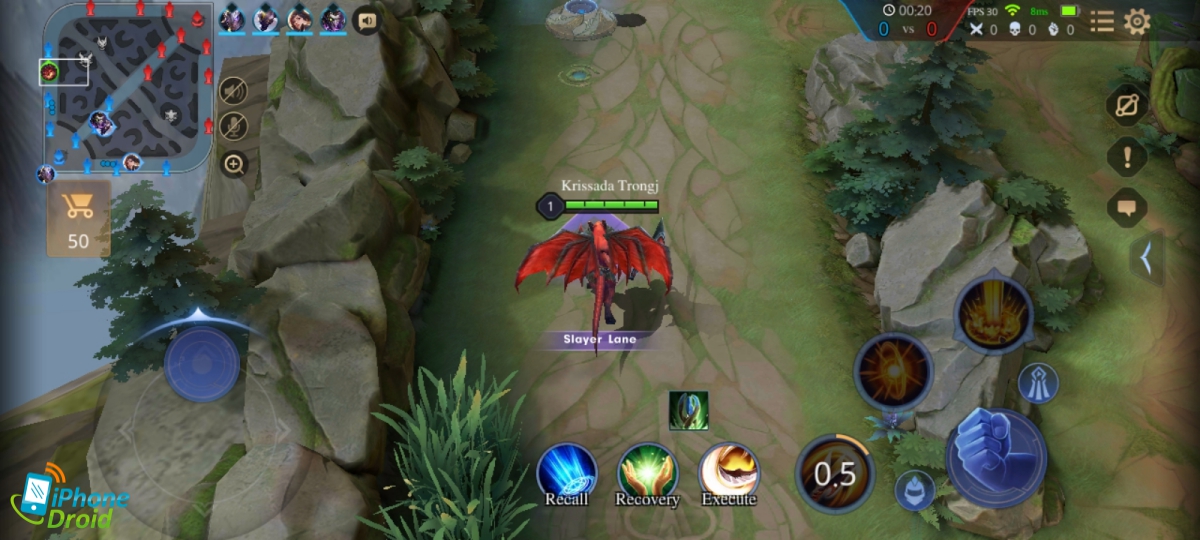Click the exclamation mark signal button

tap(1127, 157)
